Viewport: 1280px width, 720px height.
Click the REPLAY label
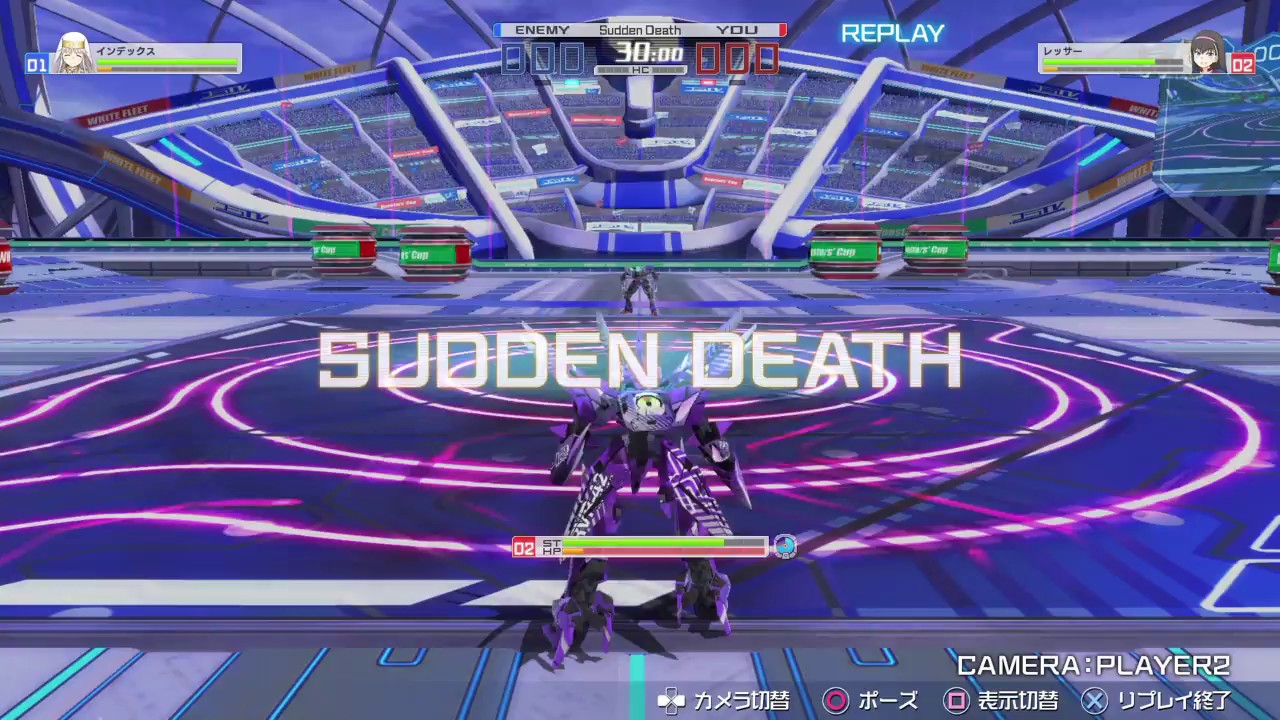[x=893, y=34]
